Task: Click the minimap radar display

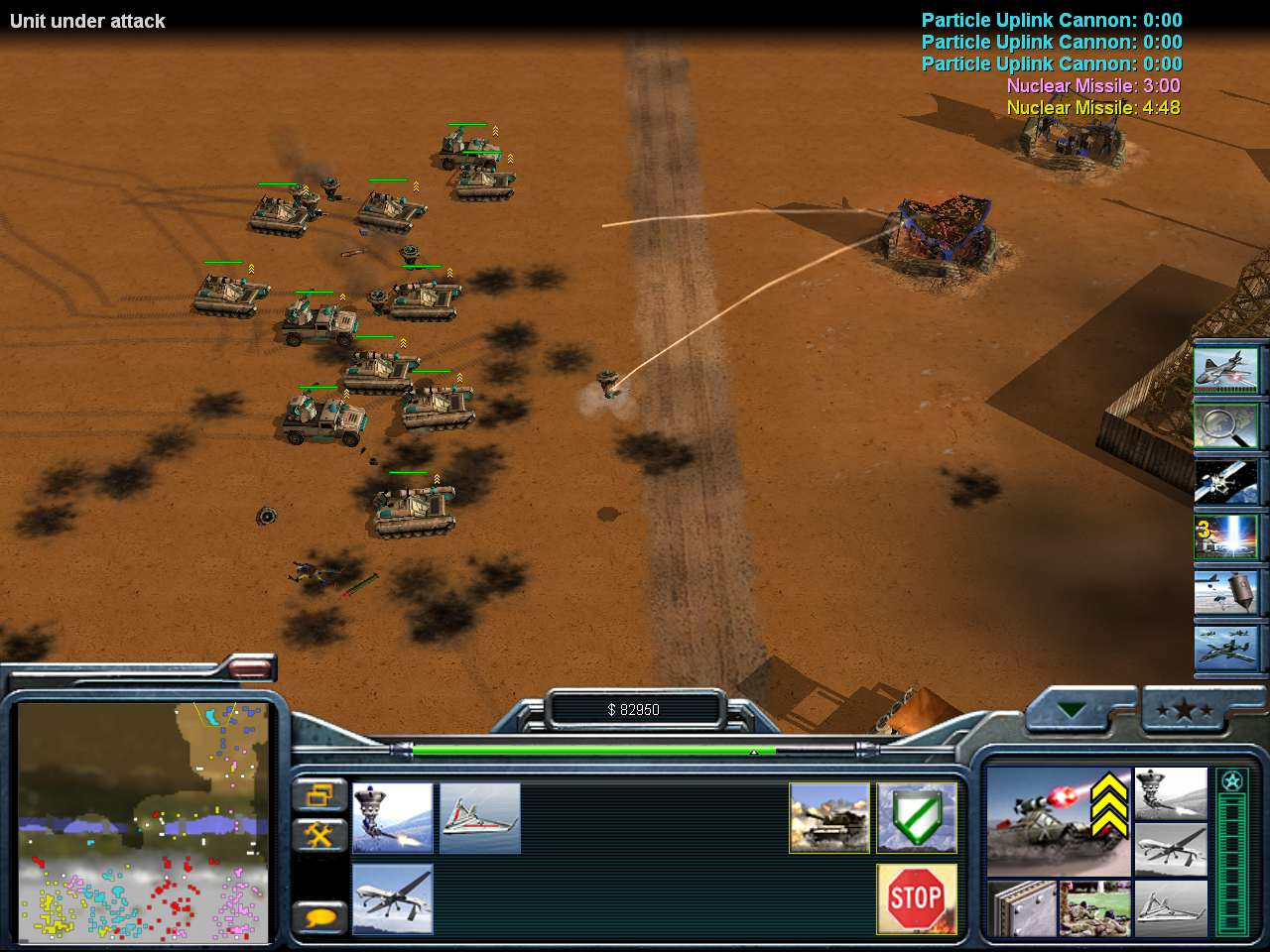Action: click(143, 822)
